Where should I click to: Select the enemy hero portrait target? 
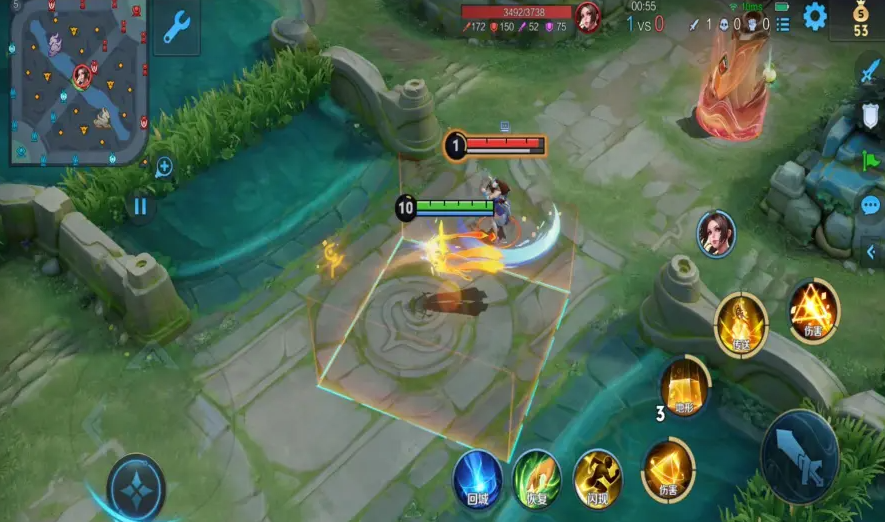pyautogui.click(x=716, y=233)
